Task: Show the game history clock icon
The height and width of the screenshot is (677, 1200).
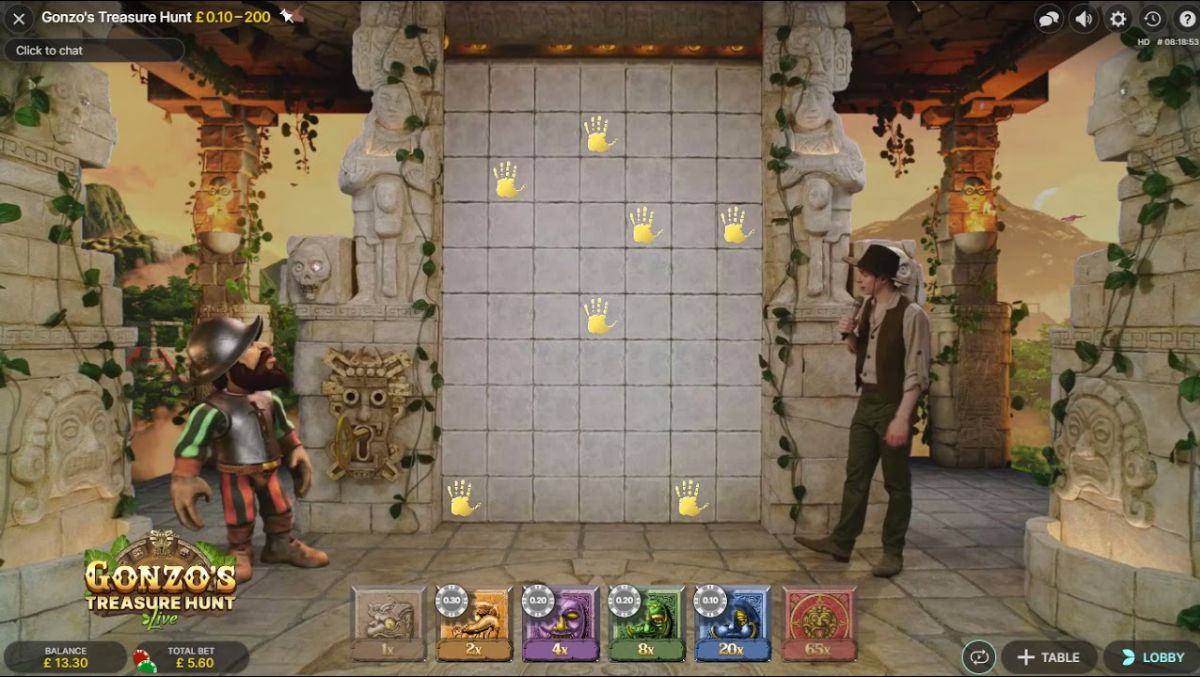Action: pyautogui.click(x=1152, y=18)
